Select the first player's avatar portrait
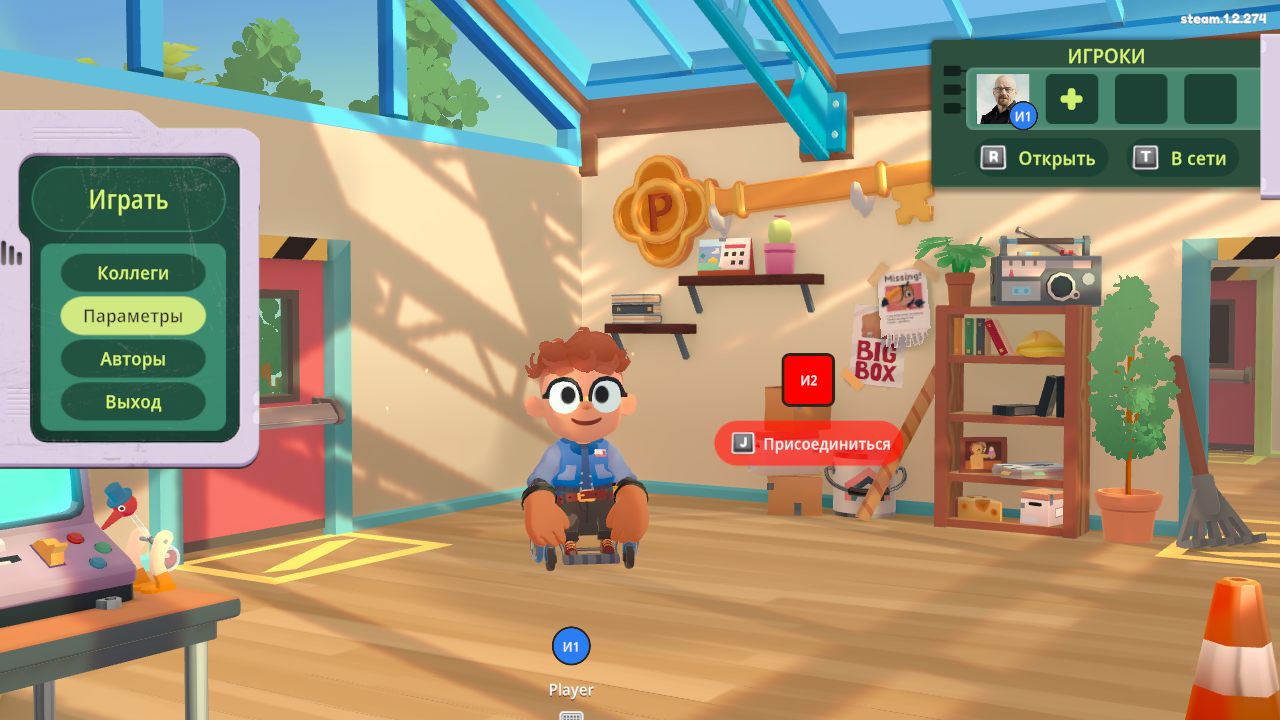 tap(1002, 99)
